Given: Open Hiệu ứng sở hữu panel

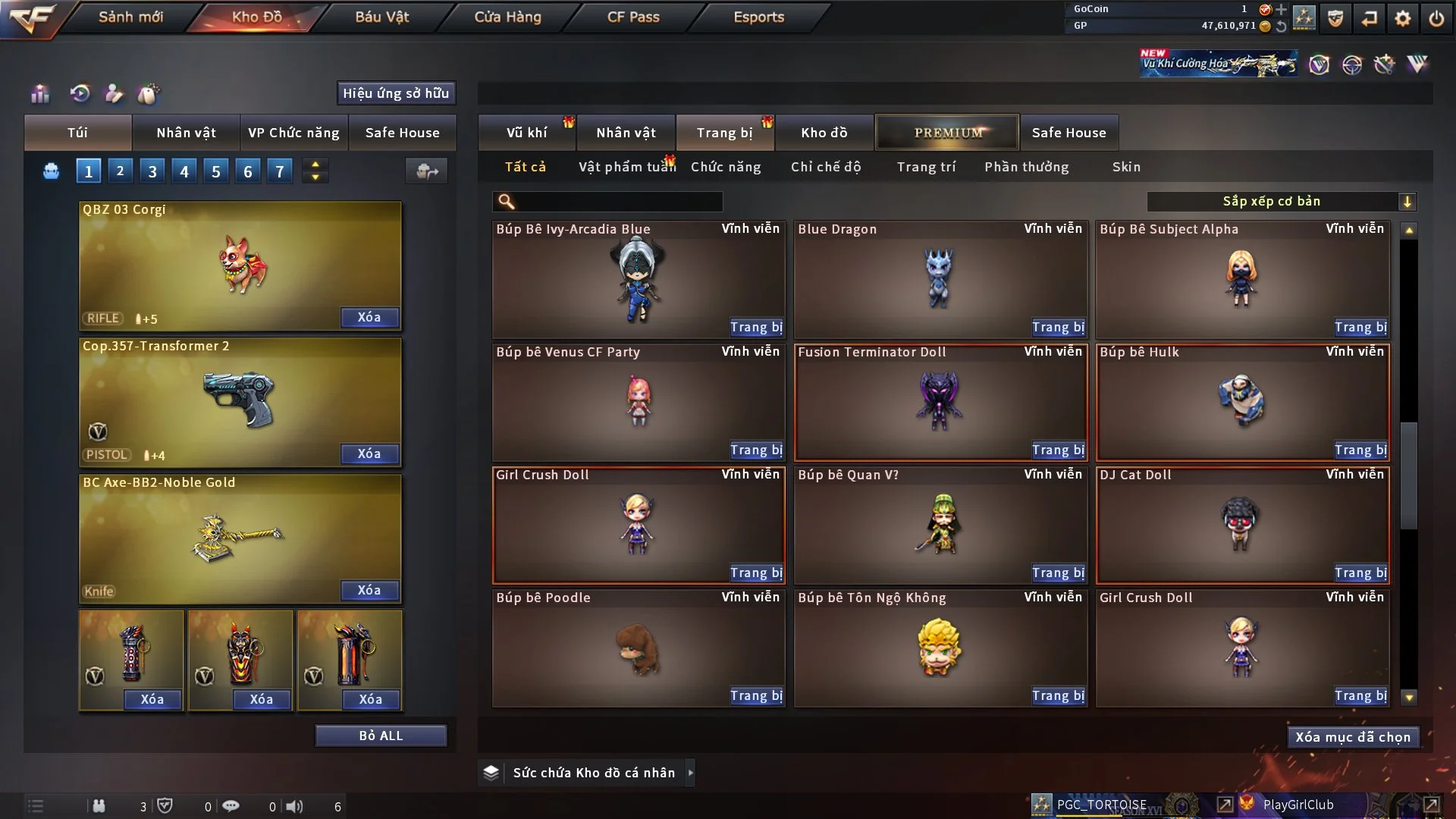Looking at the screenshot, I should tap(396, 93).
